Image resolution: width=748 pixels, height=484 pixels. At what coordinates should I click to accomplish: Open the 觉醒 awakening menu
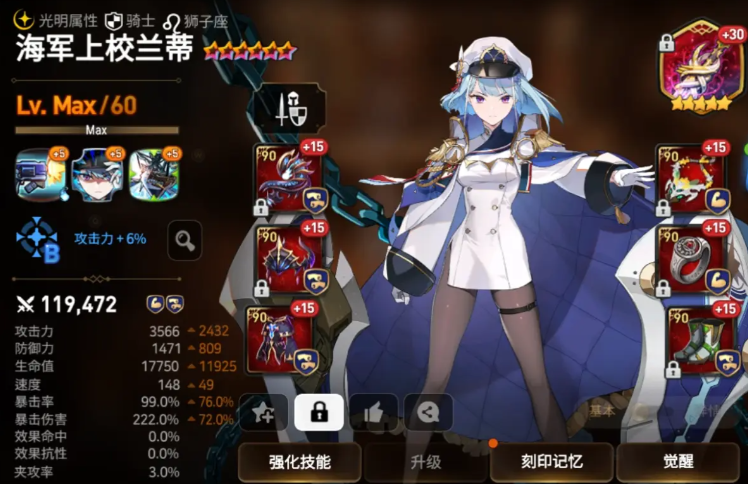tap(677, 463)
